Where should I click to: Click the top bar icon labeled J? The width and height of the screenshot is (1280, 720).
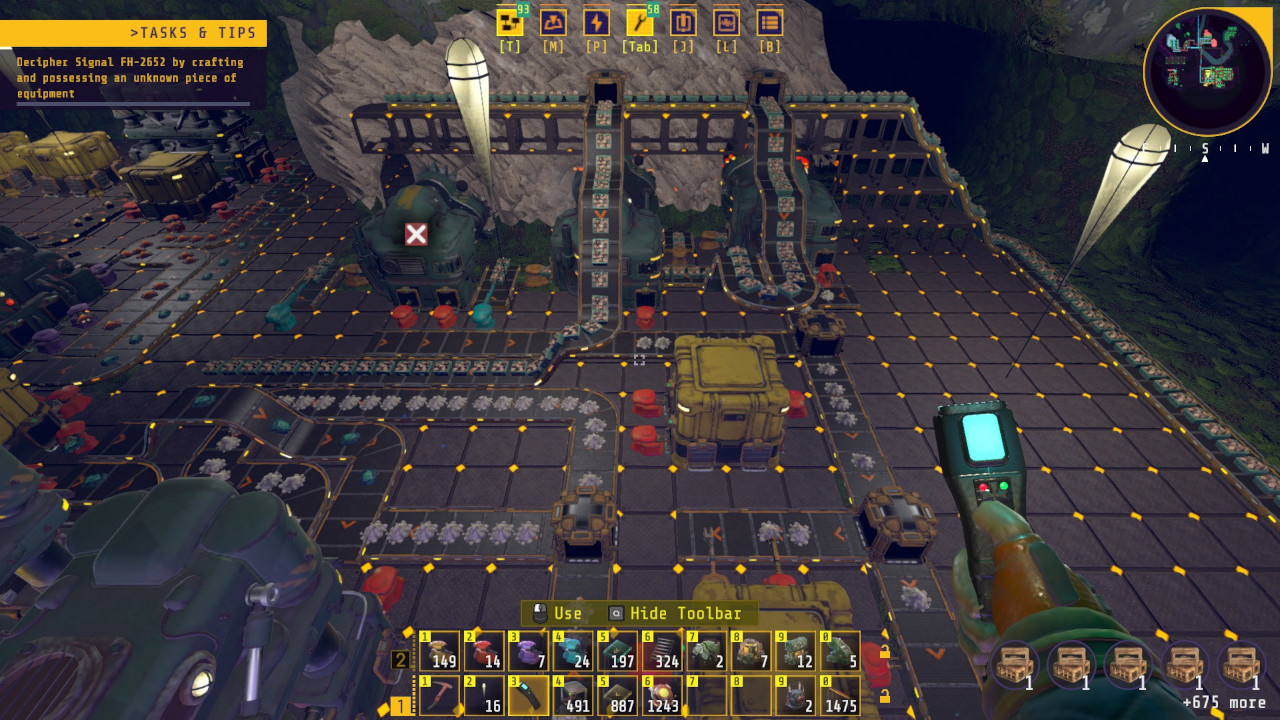coord(683,23)
